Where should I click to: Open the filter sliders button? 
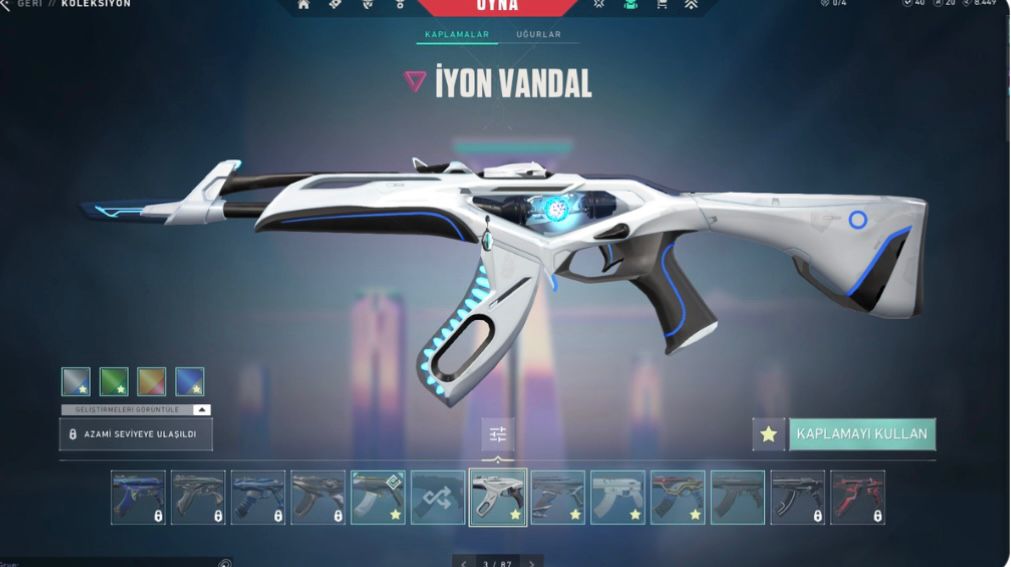pyautogui.click(x=498, y=434)
